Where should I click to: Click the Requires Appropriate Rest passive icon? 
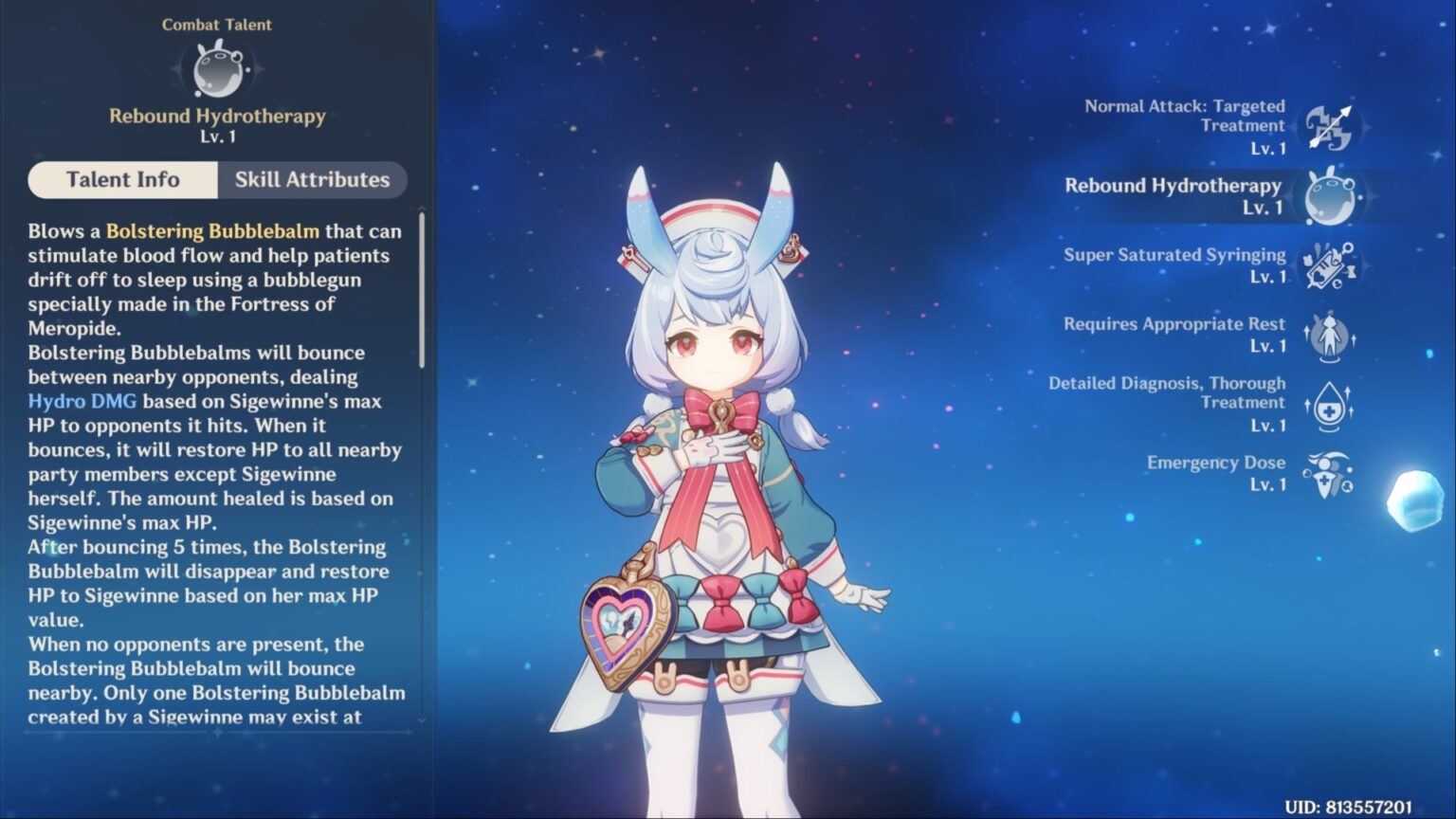point(1331,335)
